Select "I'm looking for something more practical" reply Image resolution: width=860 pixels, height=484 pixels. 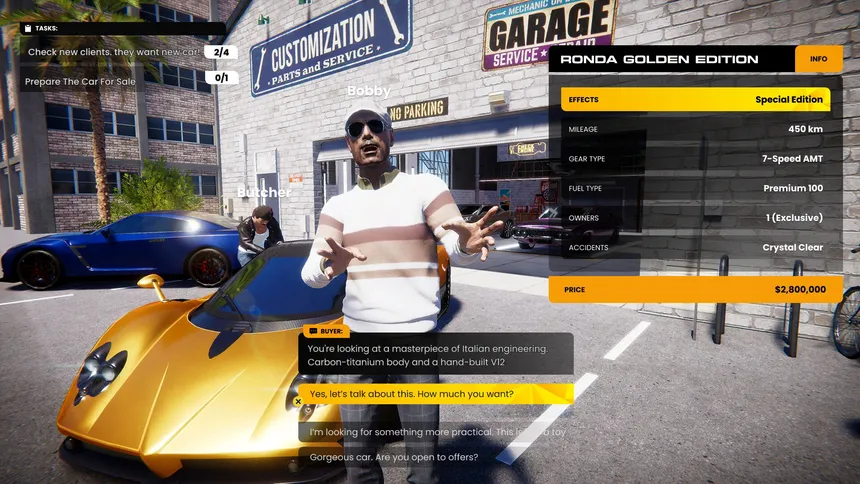[x=435, y=432]
